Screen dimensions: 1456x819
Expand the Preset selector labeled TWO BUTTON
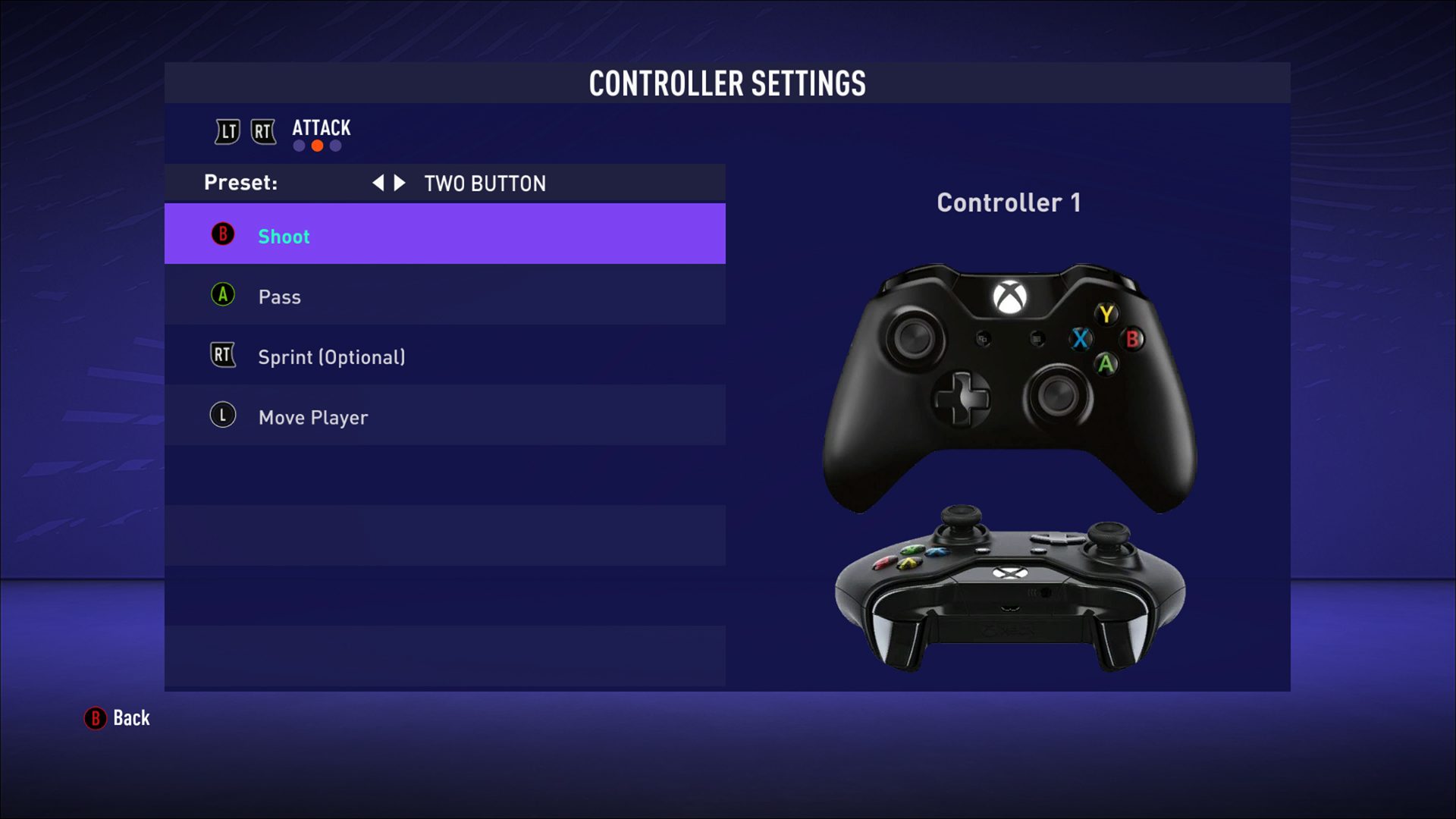click(485, 183)
